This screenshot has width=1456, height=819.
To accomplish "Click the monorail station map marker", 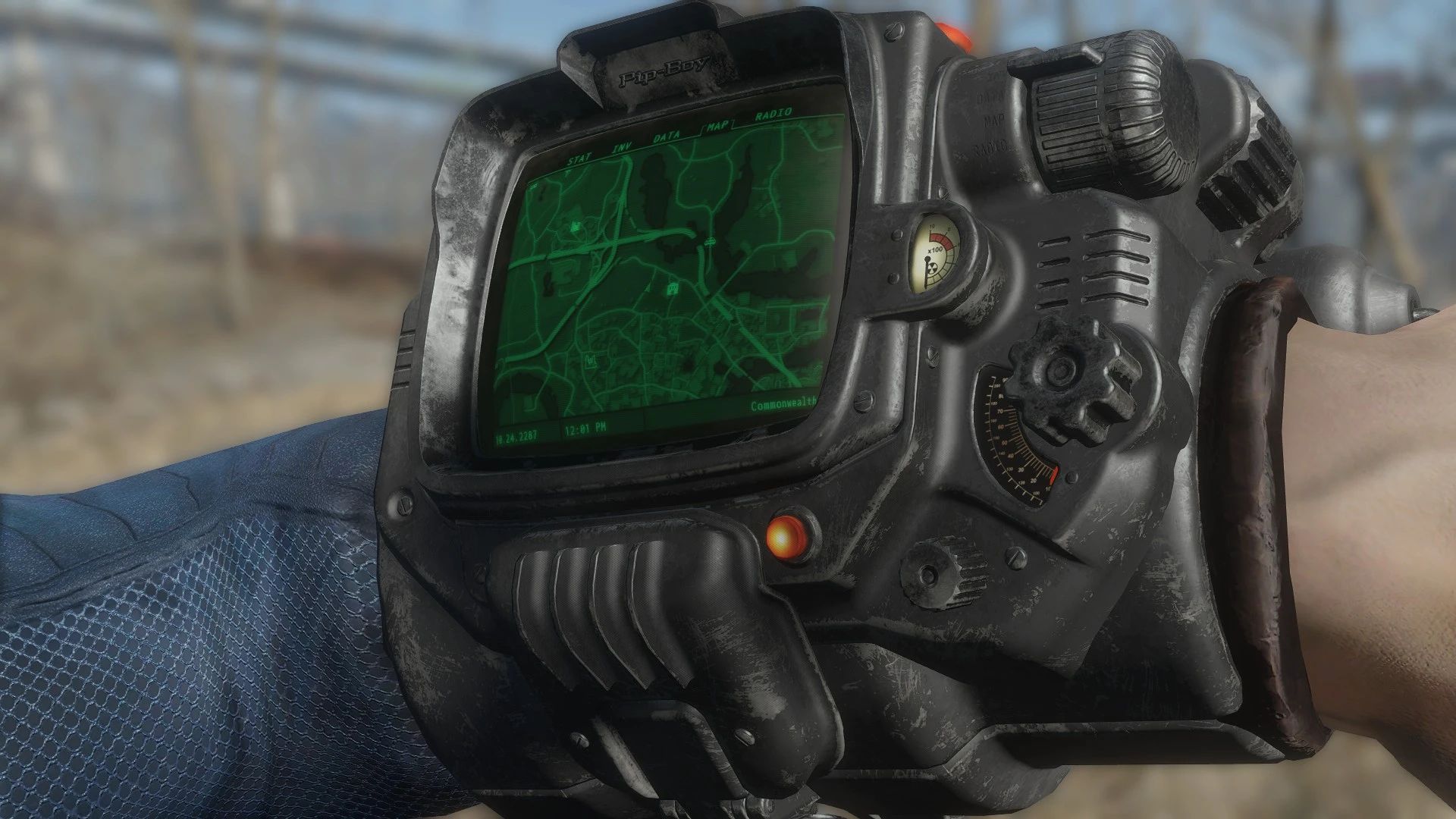I will pos(709,241).
